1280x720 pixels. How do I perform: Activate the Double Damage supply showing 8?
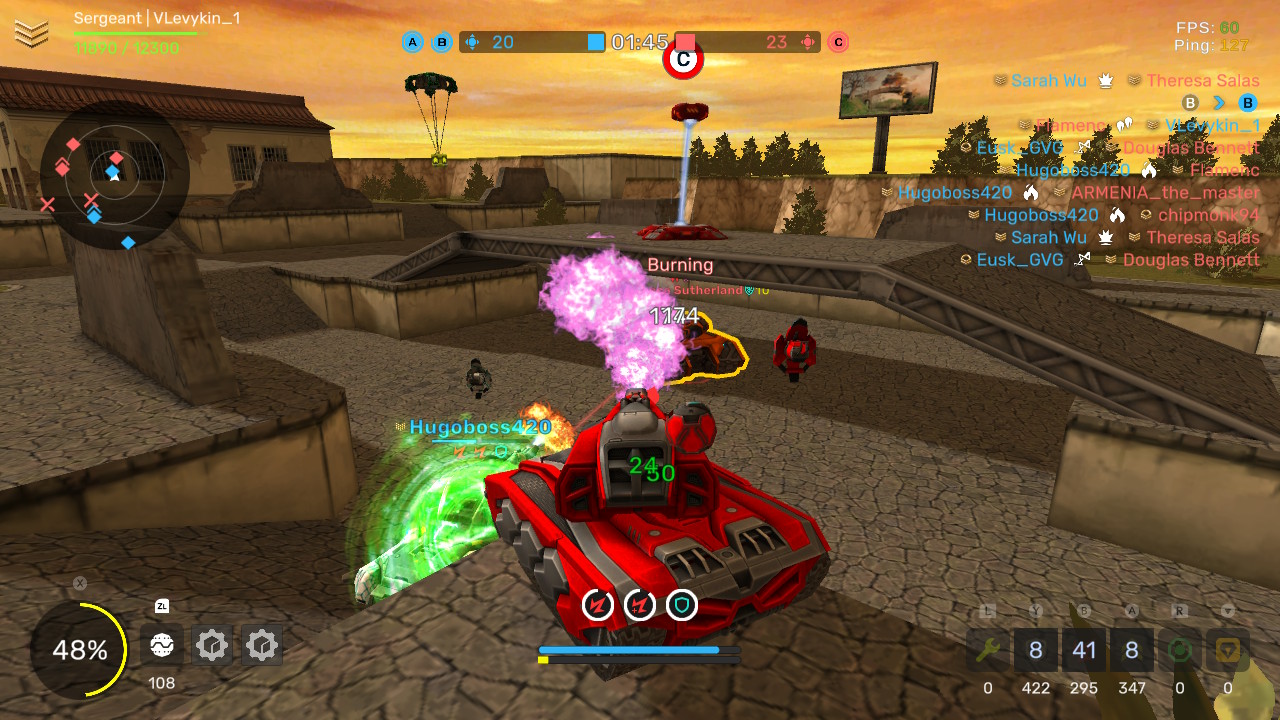tap(1036, 650)
